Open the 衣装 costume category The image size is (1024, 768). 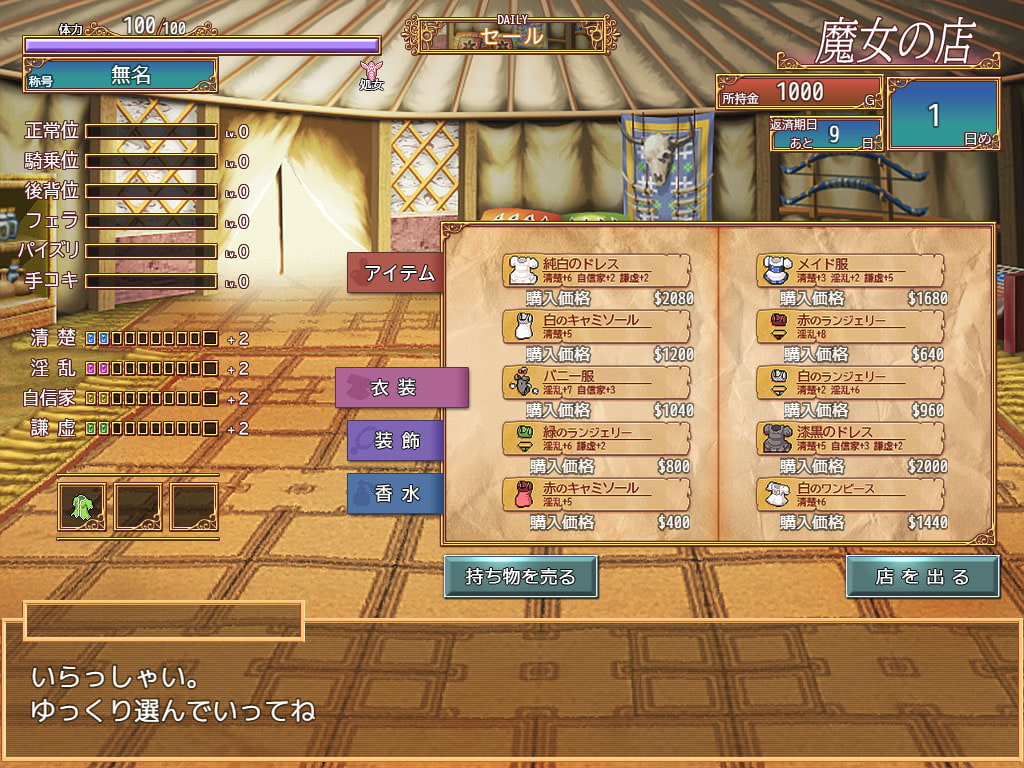(x=402, y=388)
